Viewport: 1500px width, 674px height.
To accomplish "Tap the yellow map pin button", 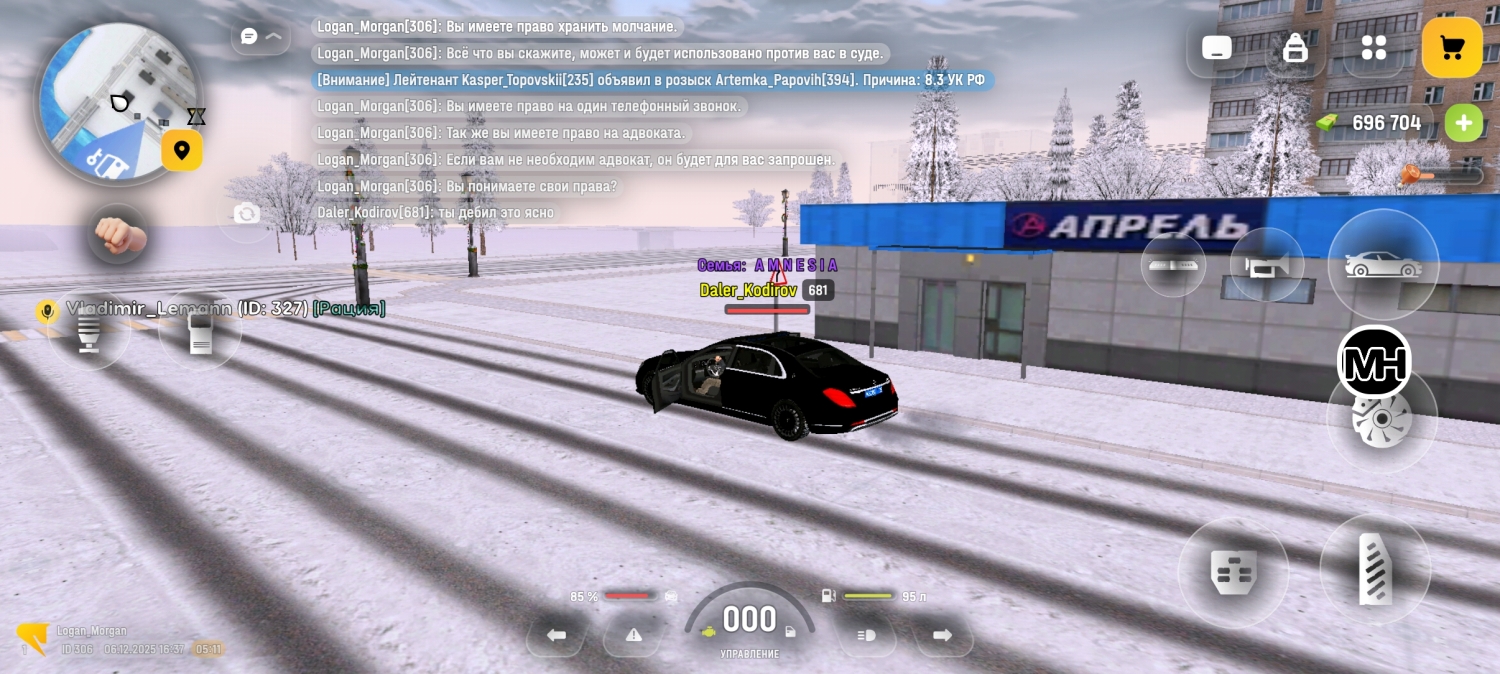I will [182, 151].
